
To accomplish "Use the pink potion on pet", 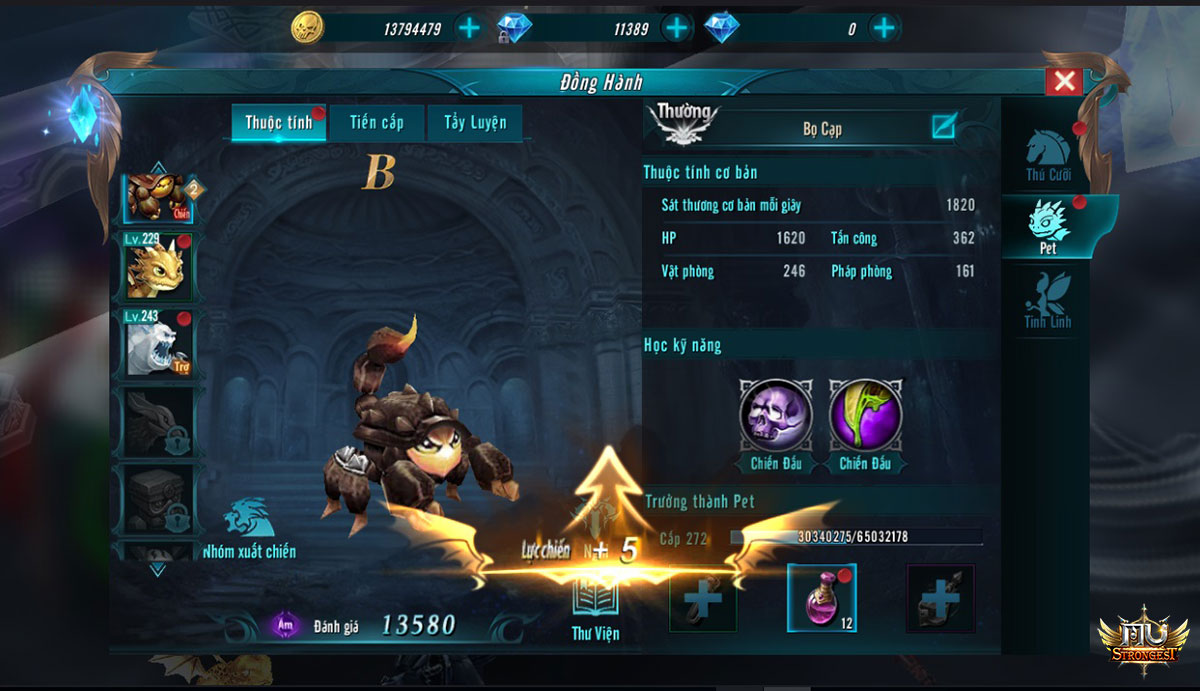I will point(821,598).
